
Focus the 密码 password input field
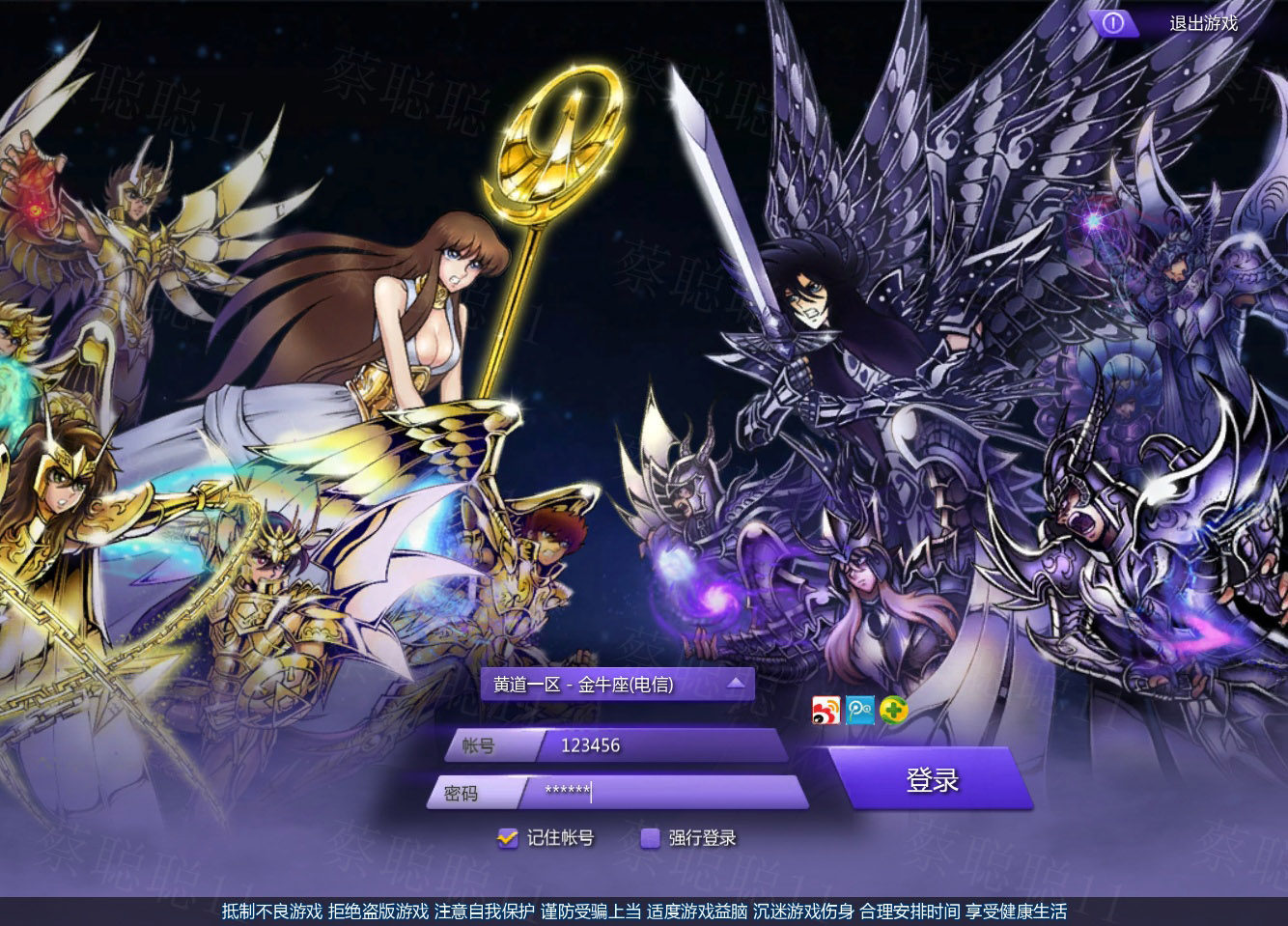pyautogui.click(x=666, y=793)
